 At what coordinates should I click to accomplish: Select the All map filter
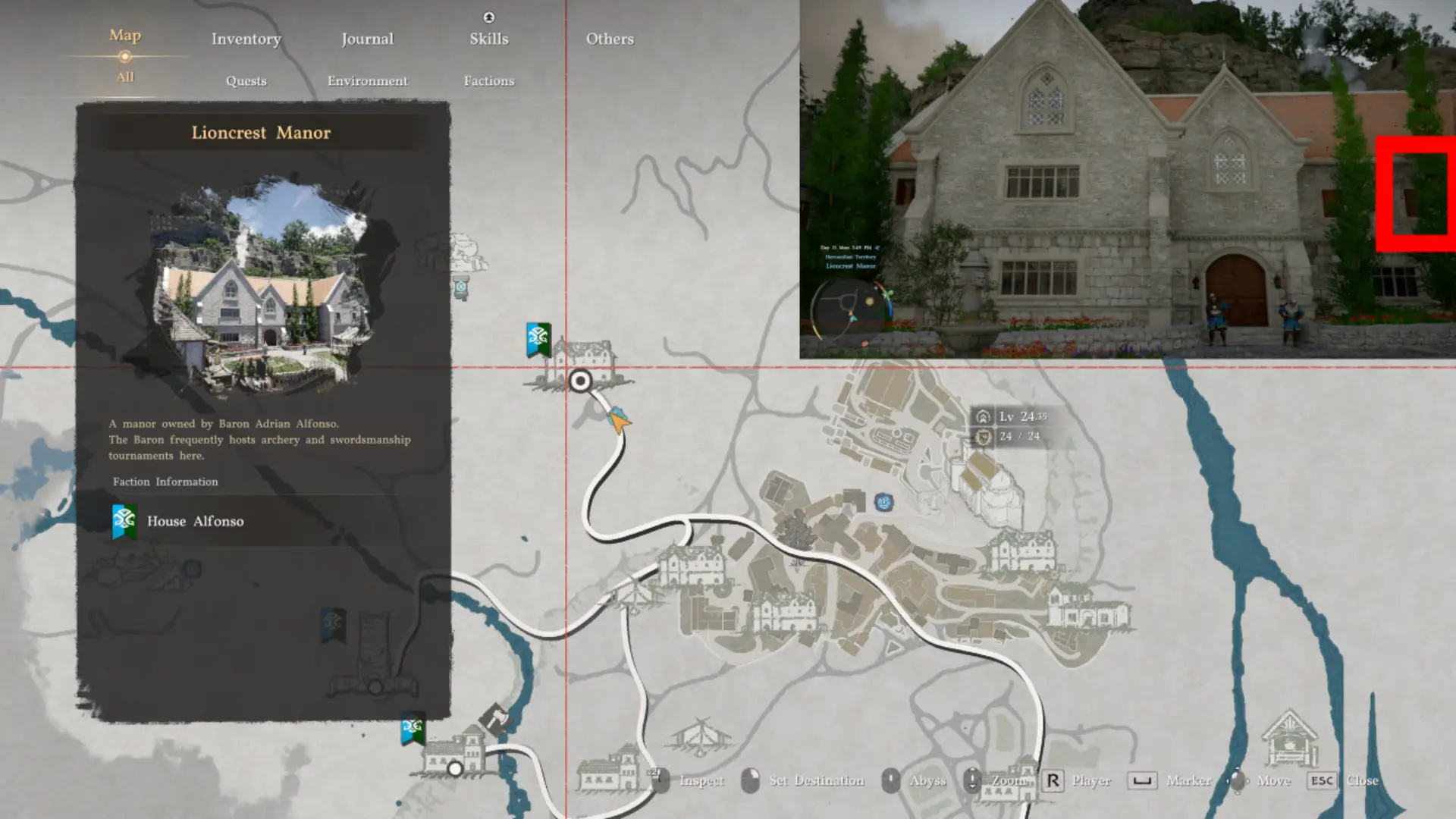125,77
